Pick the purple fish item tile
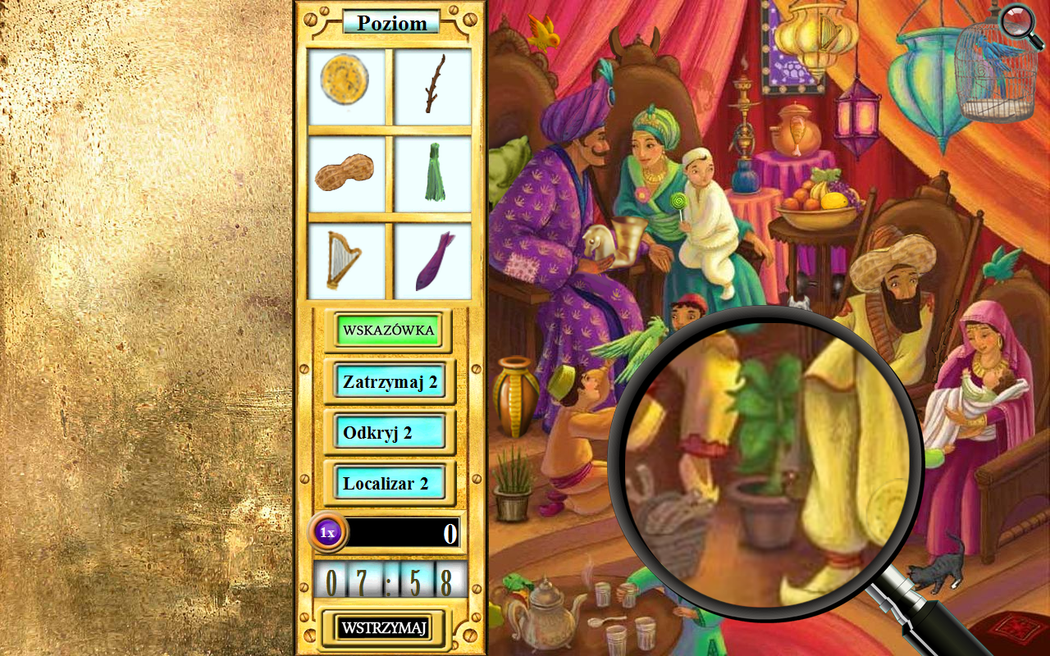 (433, 260)
